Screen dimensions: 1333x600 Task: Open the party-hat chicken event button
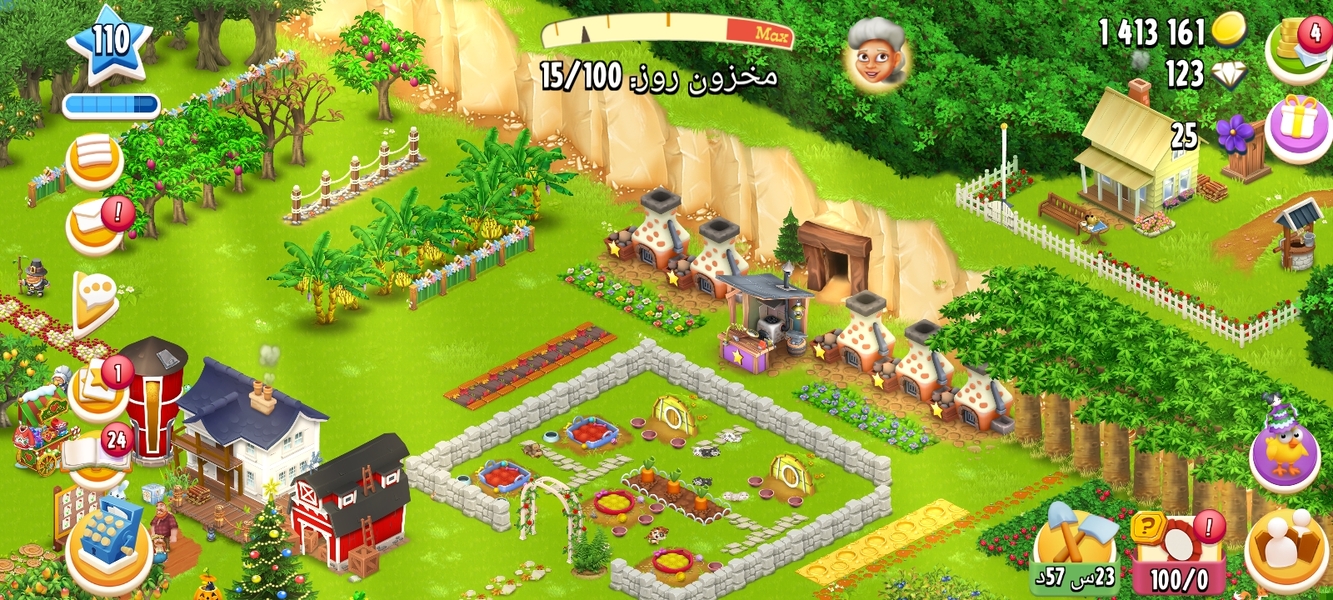(1284, 451)
